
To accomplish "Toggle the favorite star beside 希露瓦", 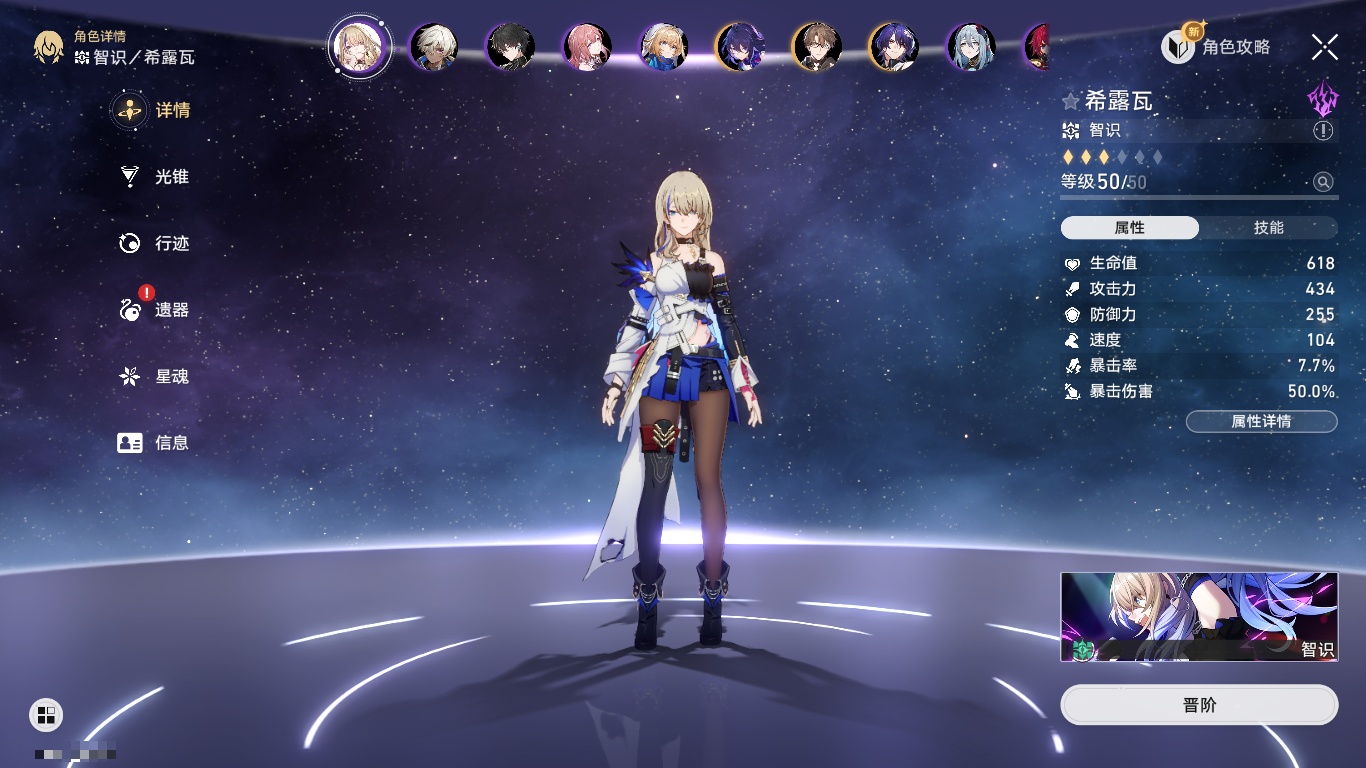I will (1071, 101).
